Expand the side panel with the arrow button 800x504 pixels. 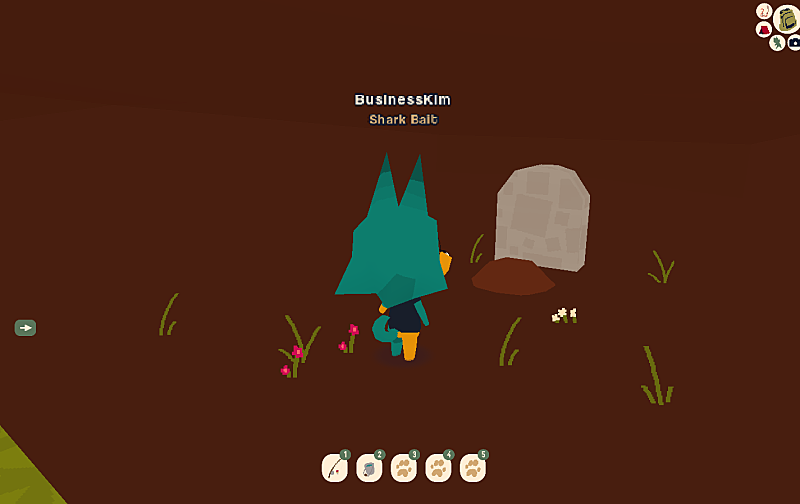click(x=25, y=327)
